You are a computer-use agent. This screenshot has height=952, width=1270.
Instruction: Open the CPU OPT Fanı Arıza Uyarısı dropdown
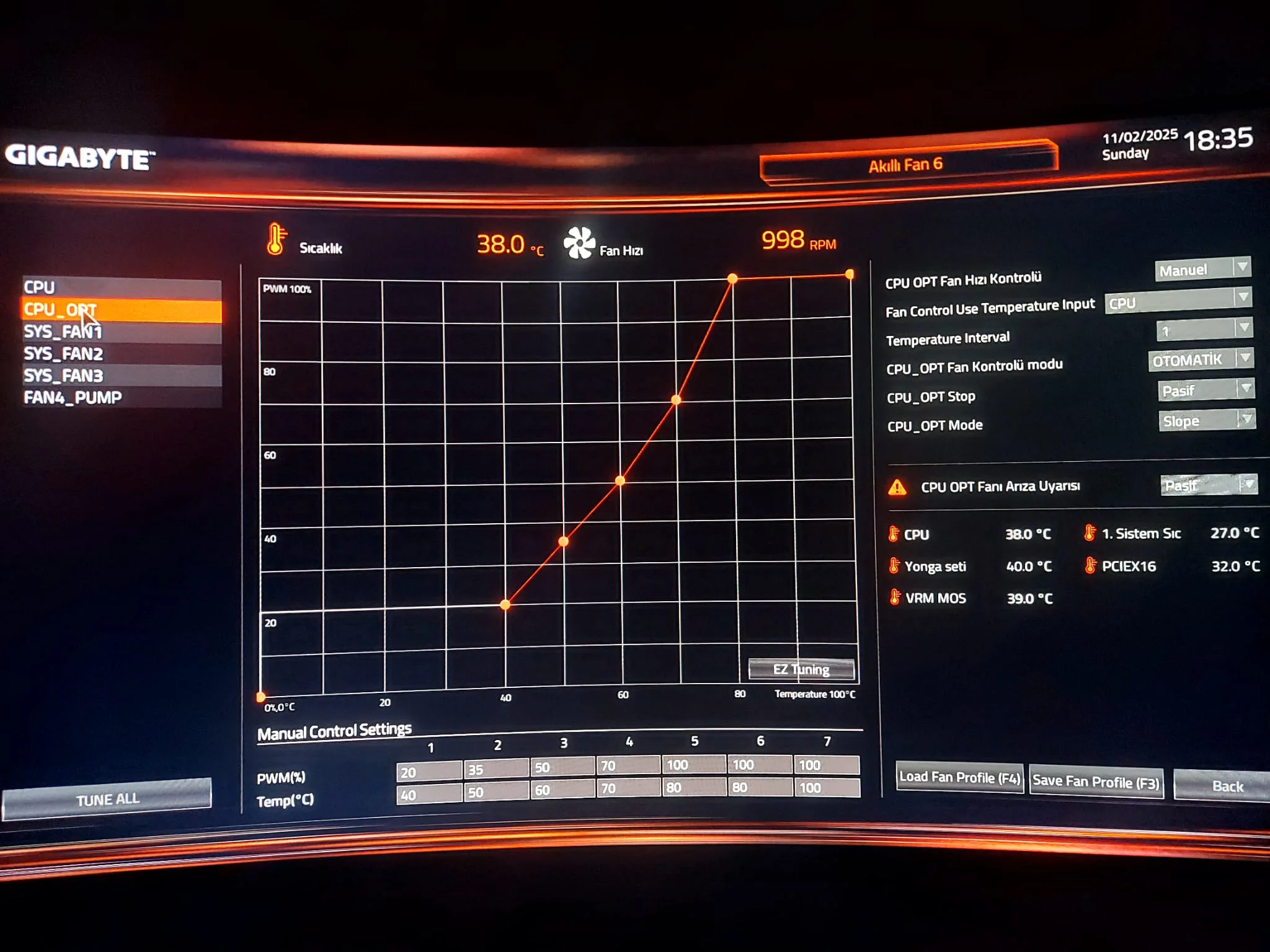coord(1208,485)
